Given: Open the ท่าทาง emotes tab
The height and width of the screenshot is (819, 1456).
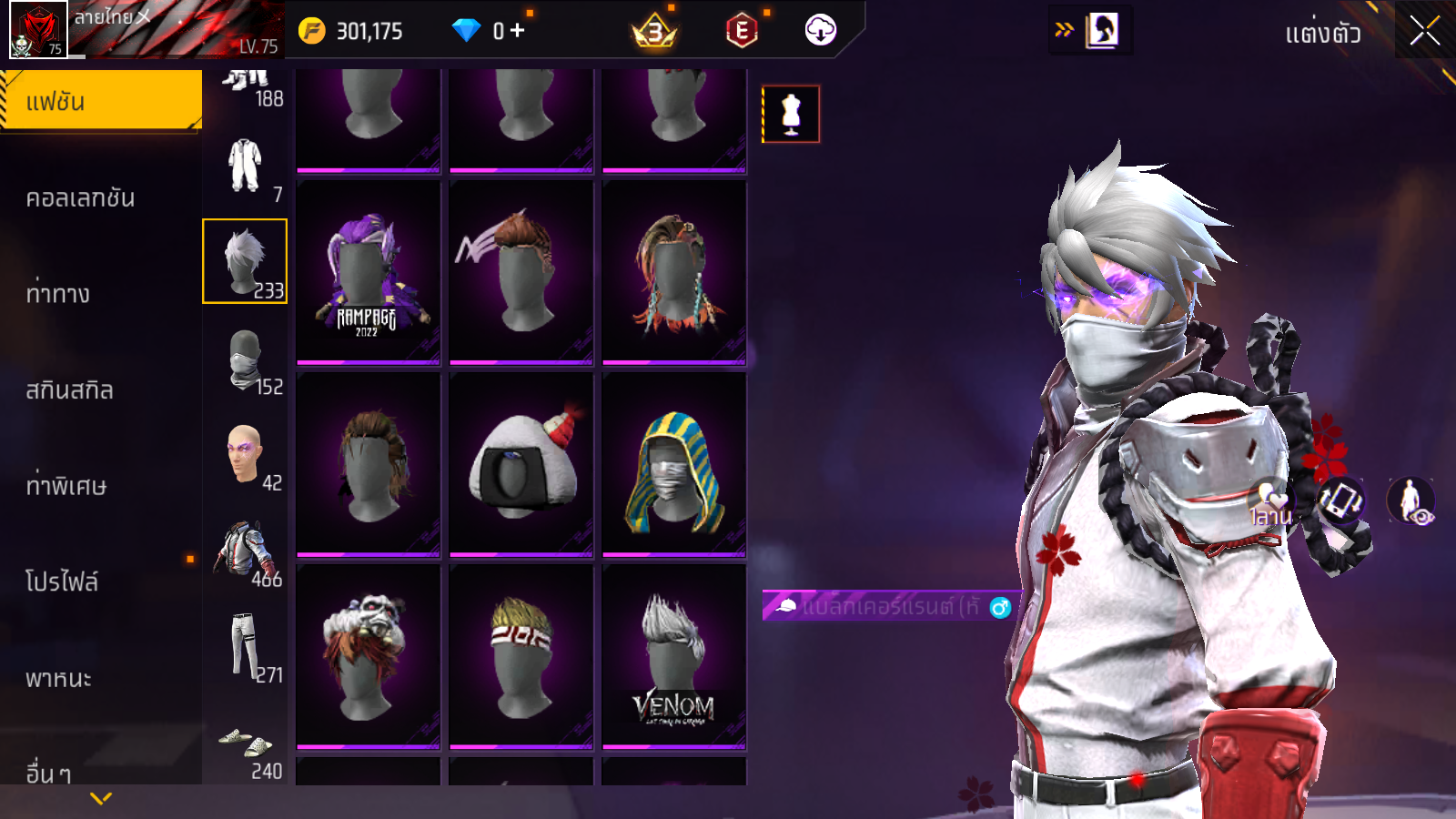Looking at the screenshot, I should coord(58,294).
